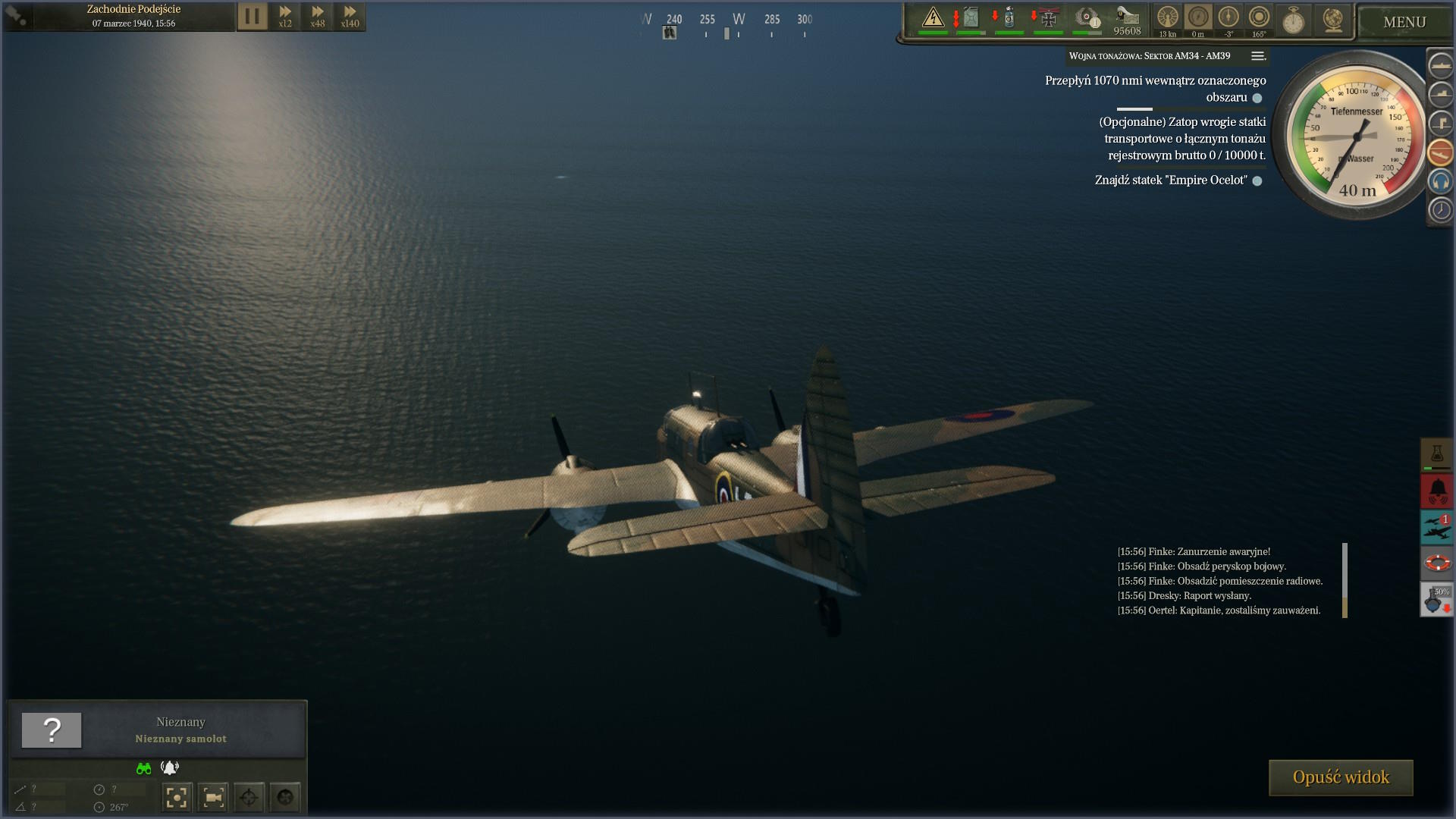1456x819 pixels.
Task: Open the world globe map
Action: click(x=1332, y=20)
